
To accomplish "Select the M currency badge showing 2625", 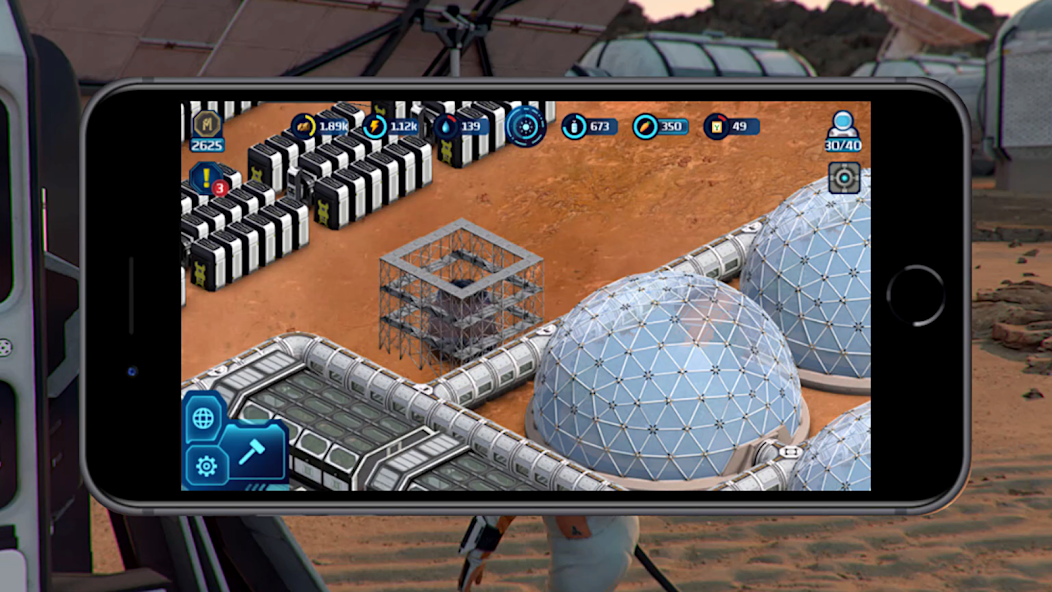I will click(207, 124).
